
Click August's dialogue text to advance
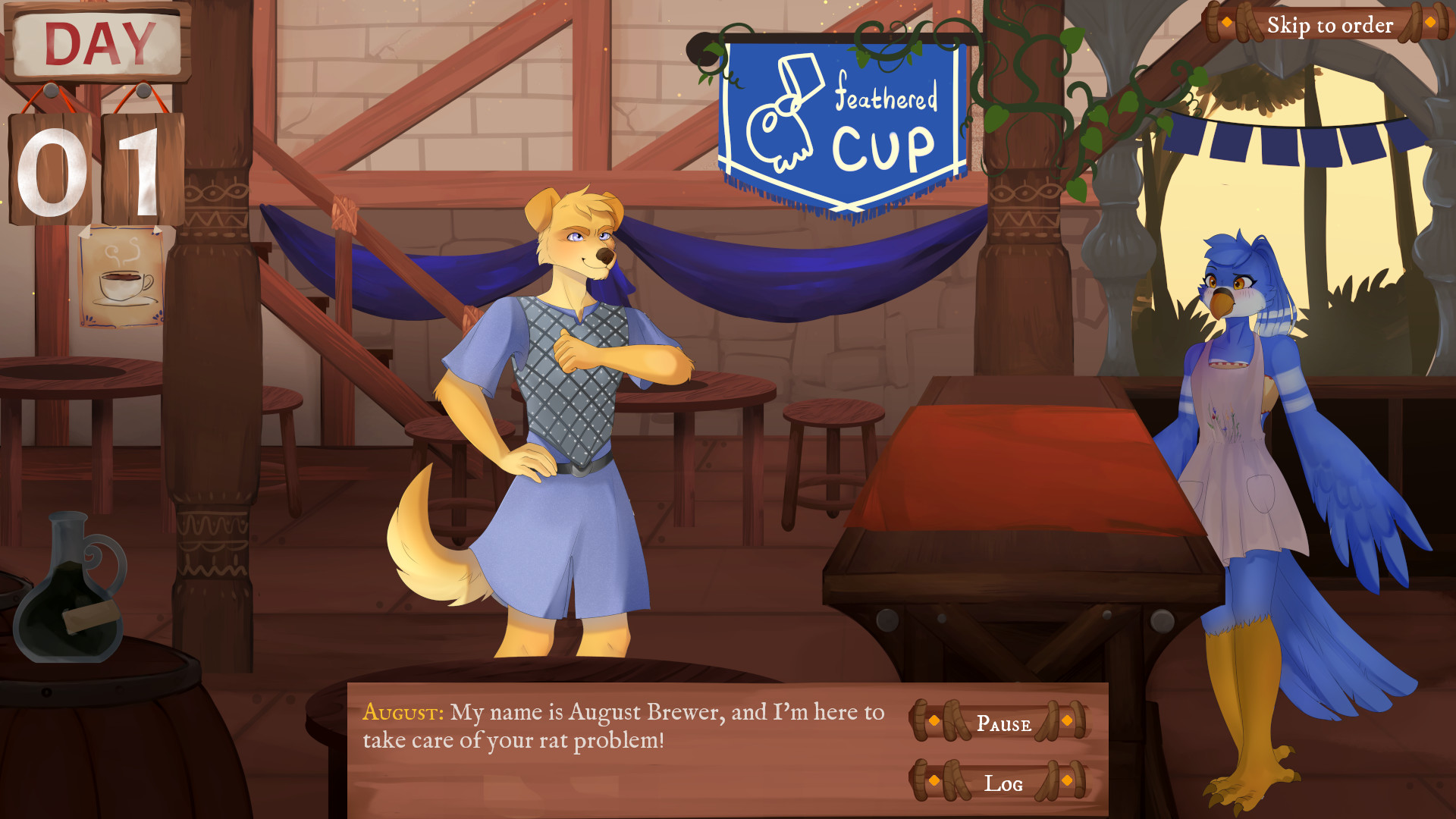pos(622,724)
